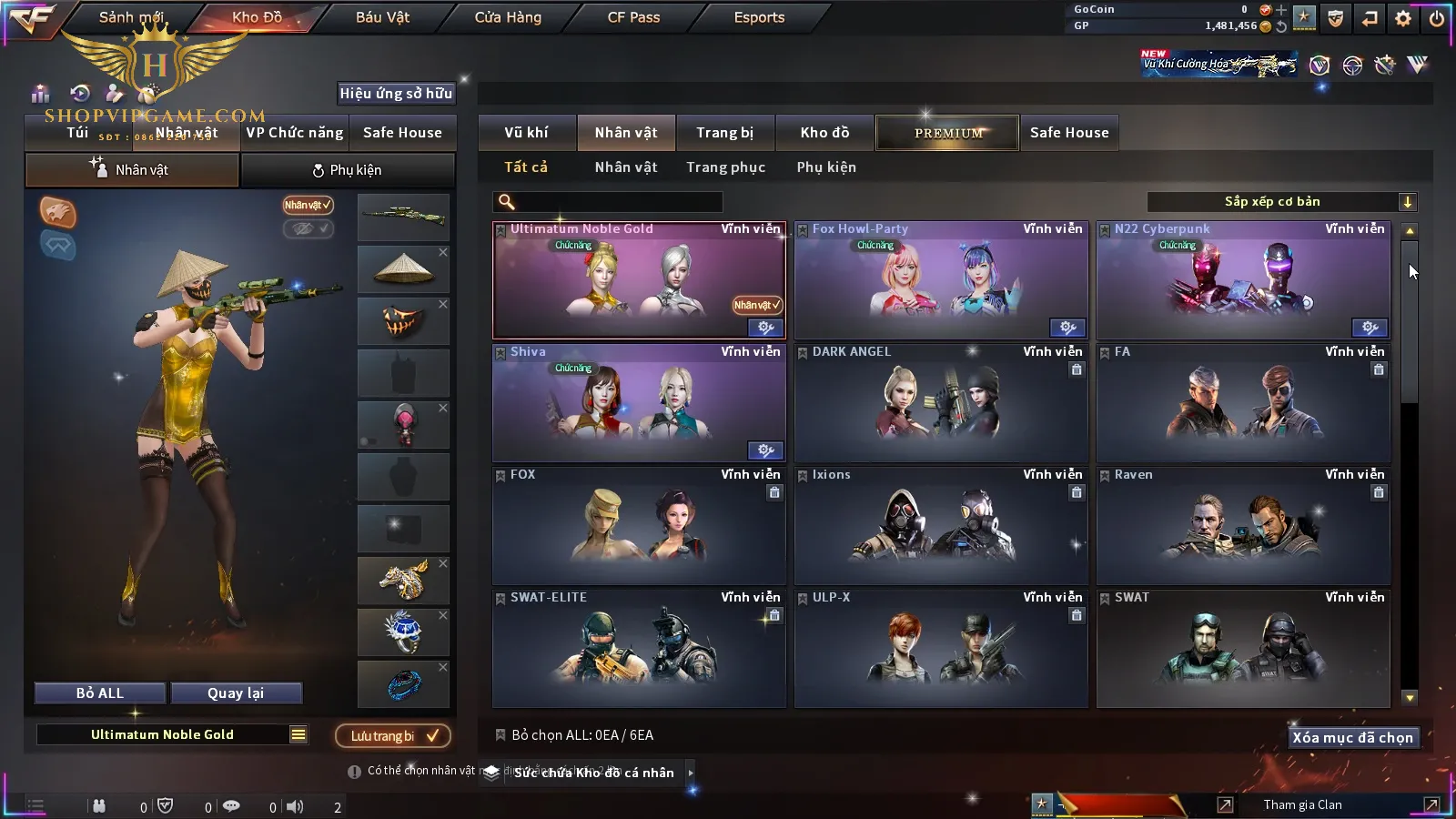This screenshot has width=1456, height=819.
Task: Open the Hiệu ứng sở hữu panel
Action: 395,93
